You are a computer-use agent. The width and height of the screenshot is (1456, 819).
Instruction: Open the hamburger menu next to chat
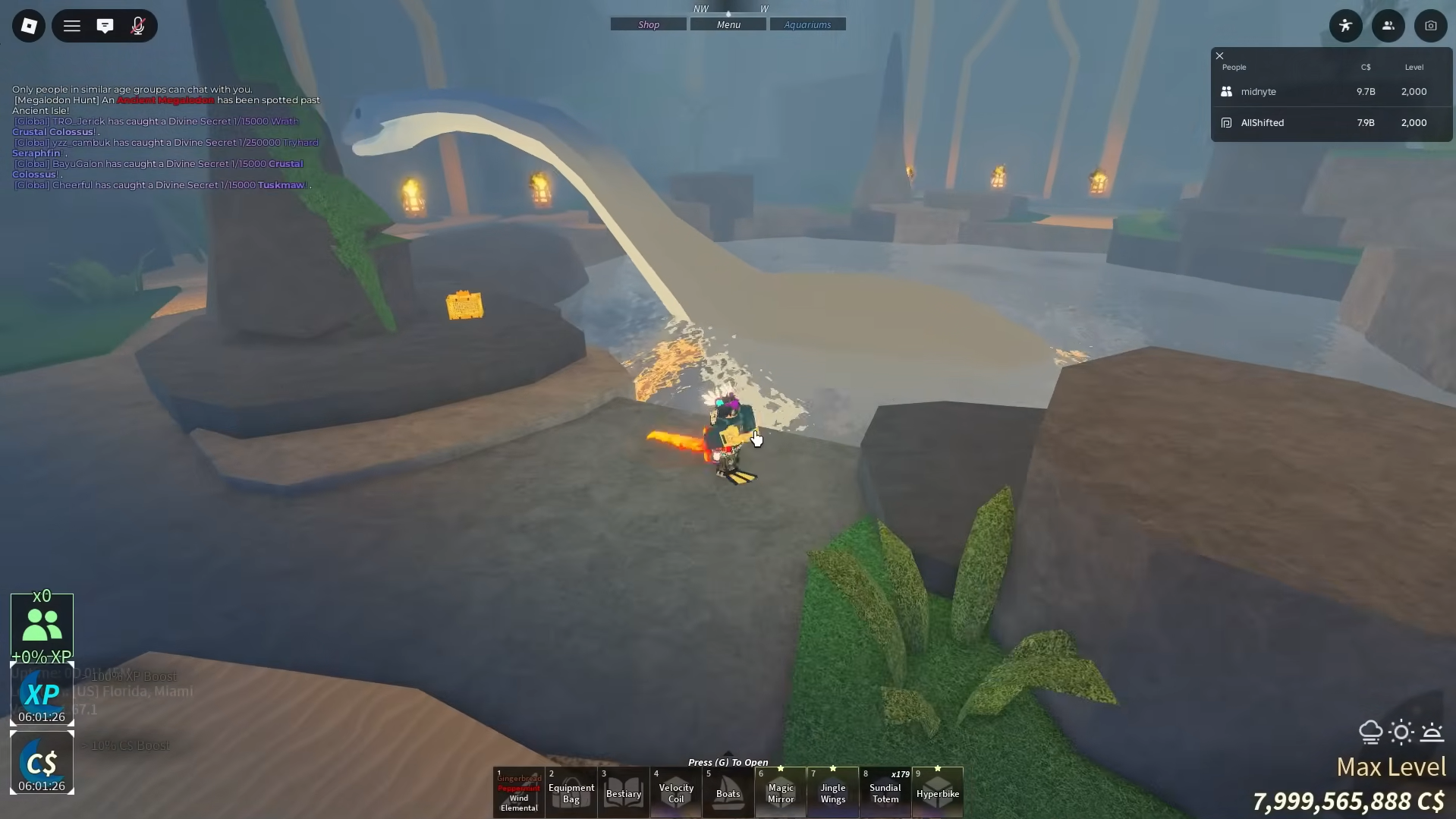[72, 25]
